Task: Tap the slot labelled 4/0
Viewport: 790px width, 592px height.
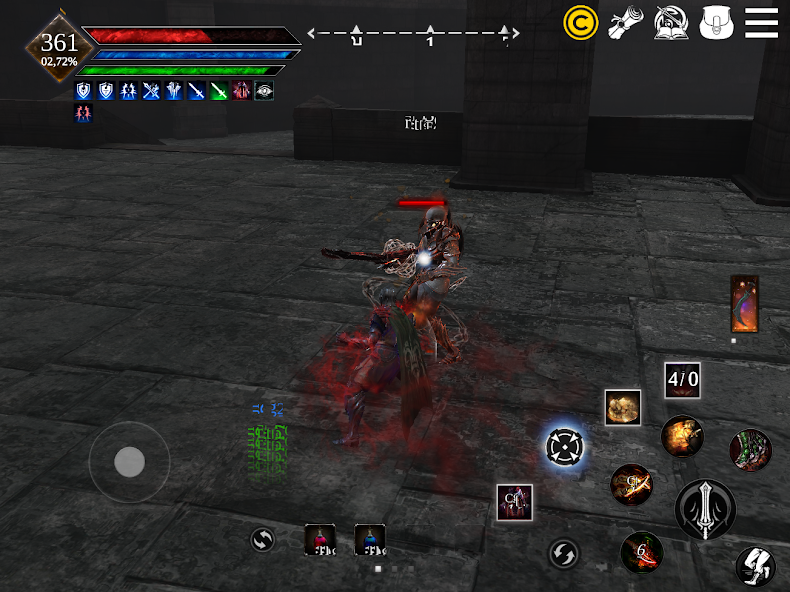Action: tap(683, 380)
